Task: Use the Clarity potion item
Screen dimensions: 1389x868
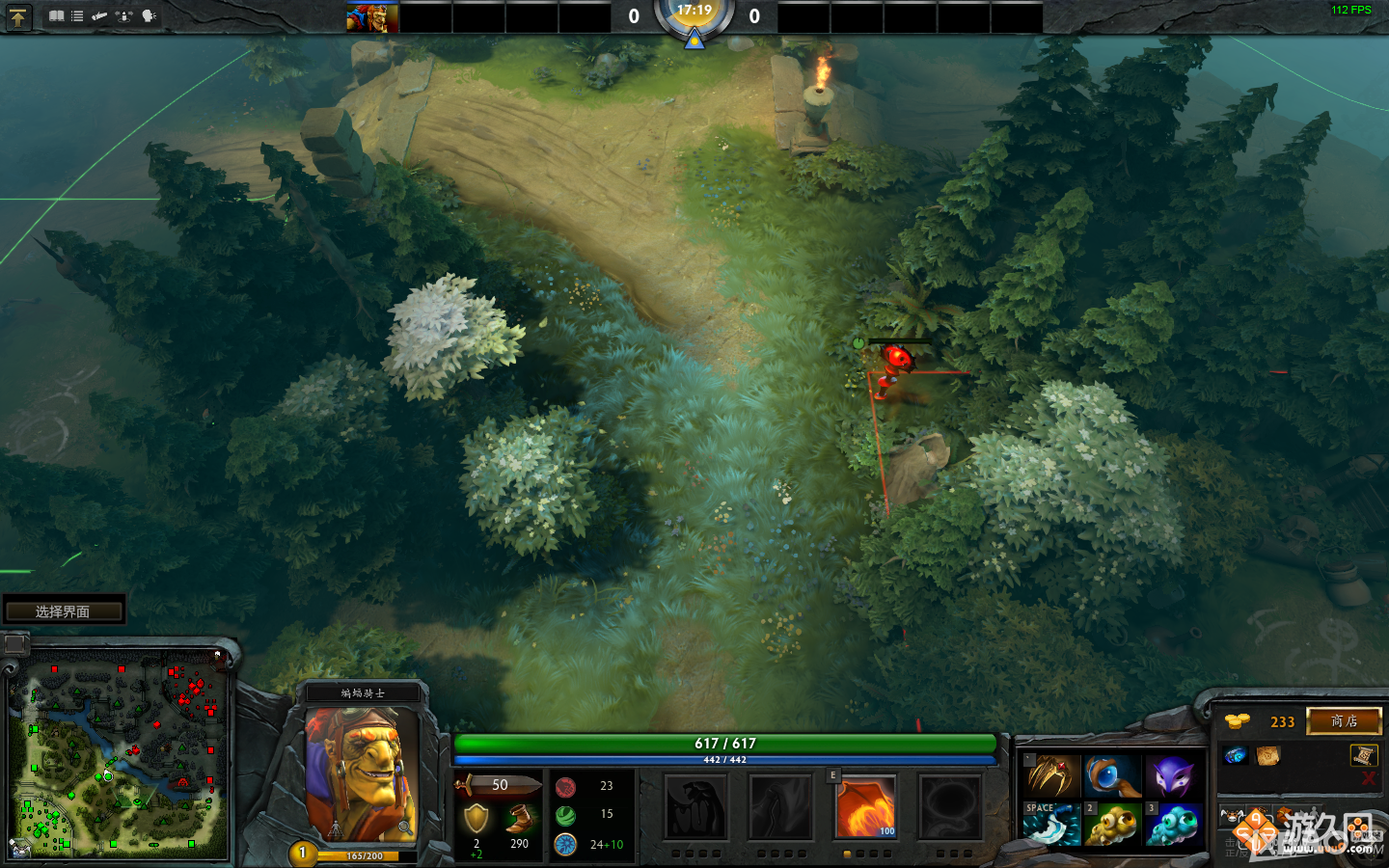Action: pyautogui.click(x=1236, y=755)
